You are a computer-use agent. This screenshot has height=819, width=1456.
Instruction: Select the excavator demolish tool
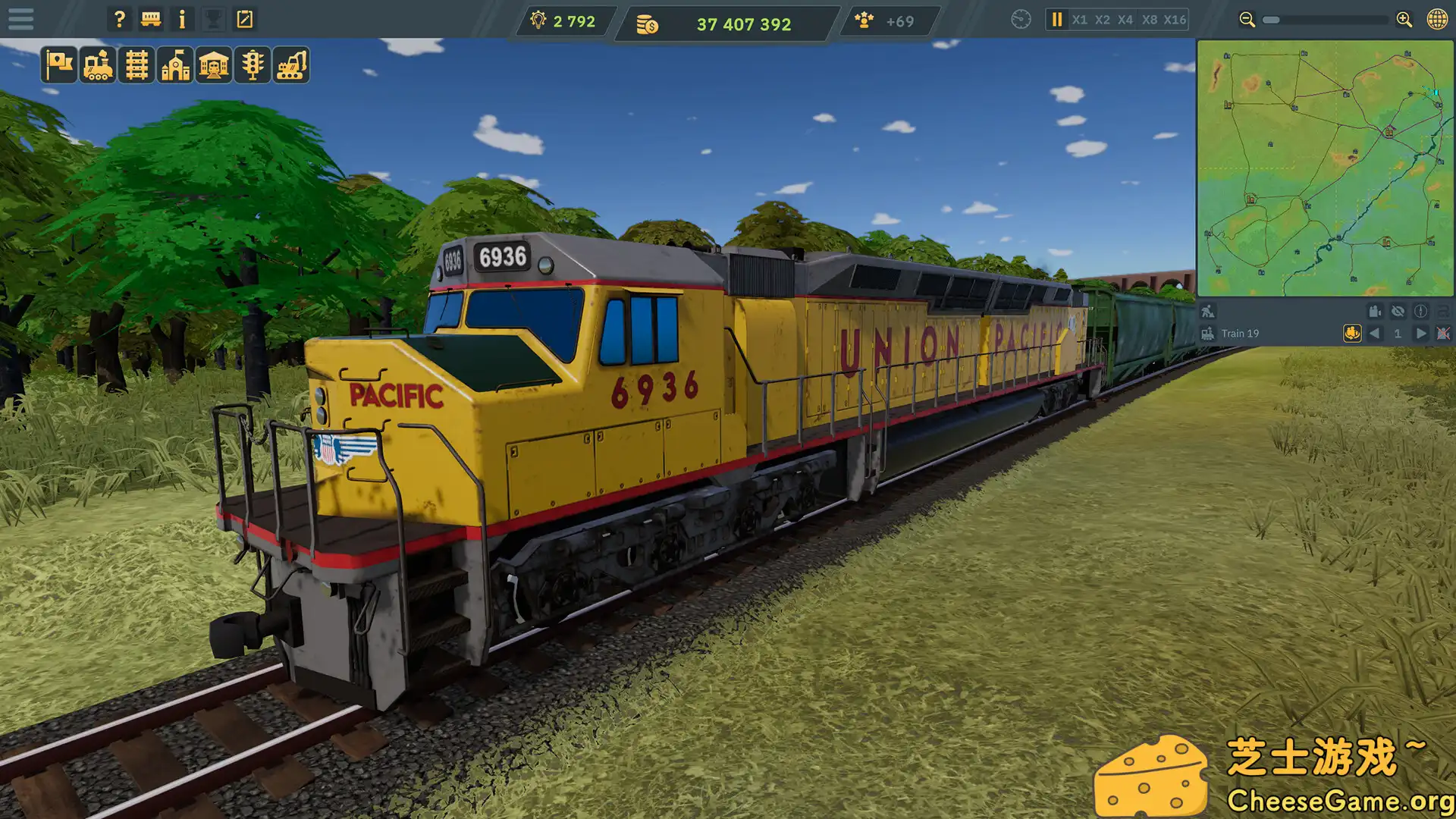click(292, 65)
